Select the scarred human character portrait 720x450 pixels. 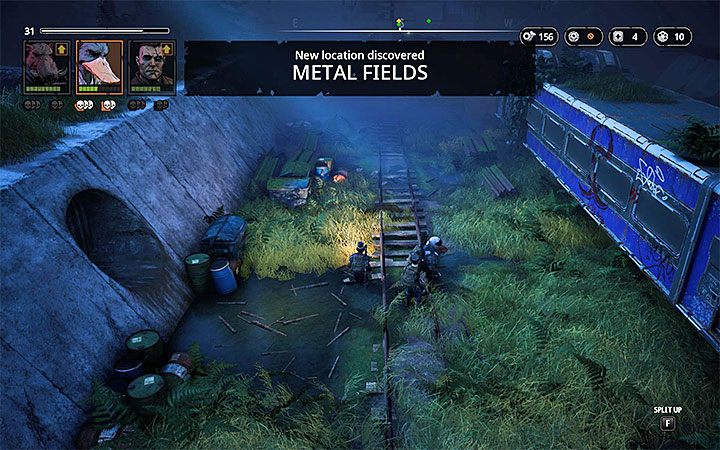[x=150, y=67]
